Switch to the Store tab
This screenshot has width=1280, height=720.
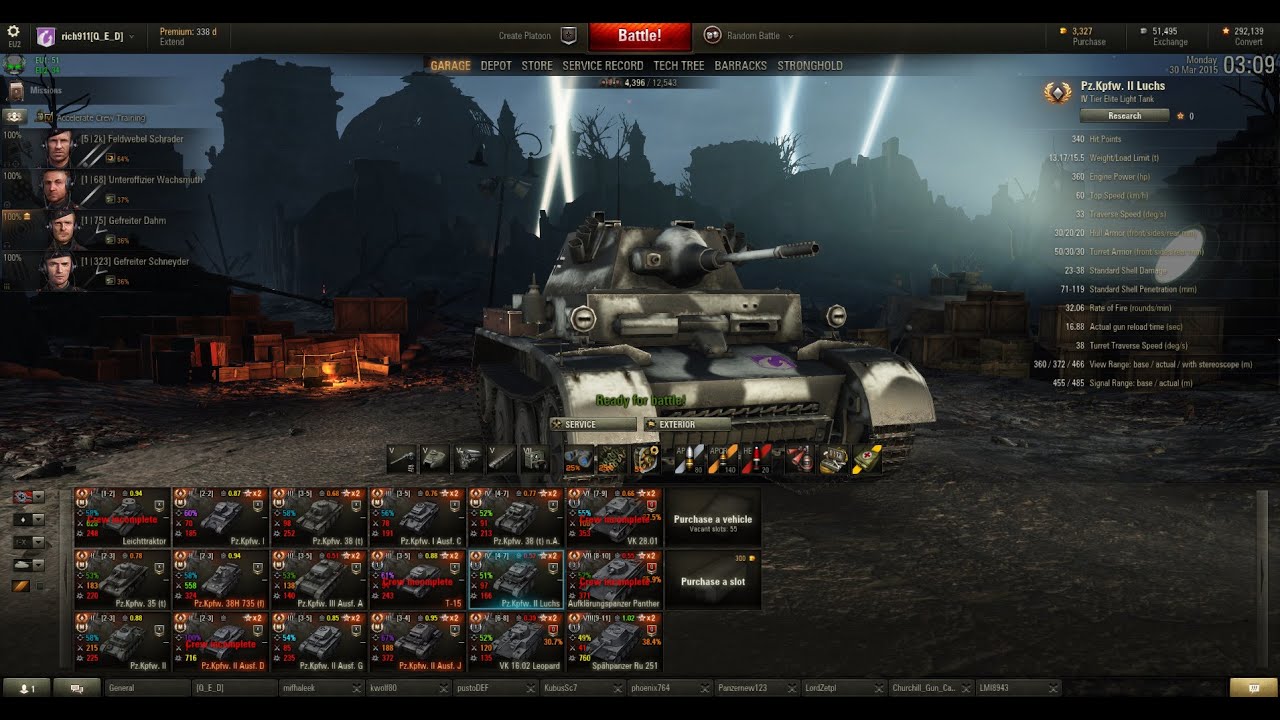537,66
